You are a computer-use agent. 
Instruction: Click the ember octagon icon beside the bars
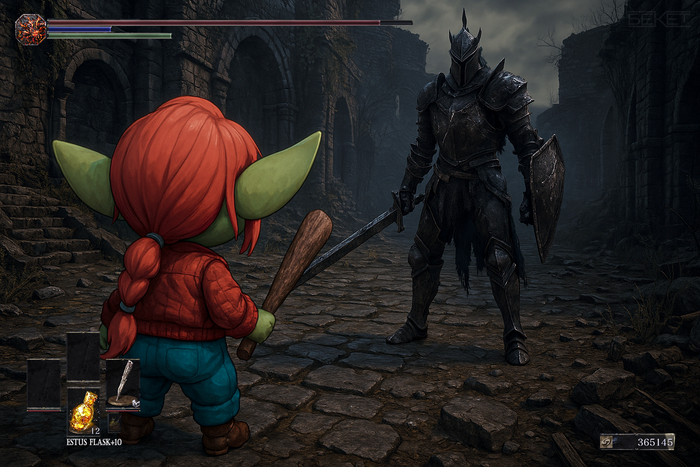tap(30, 29)
